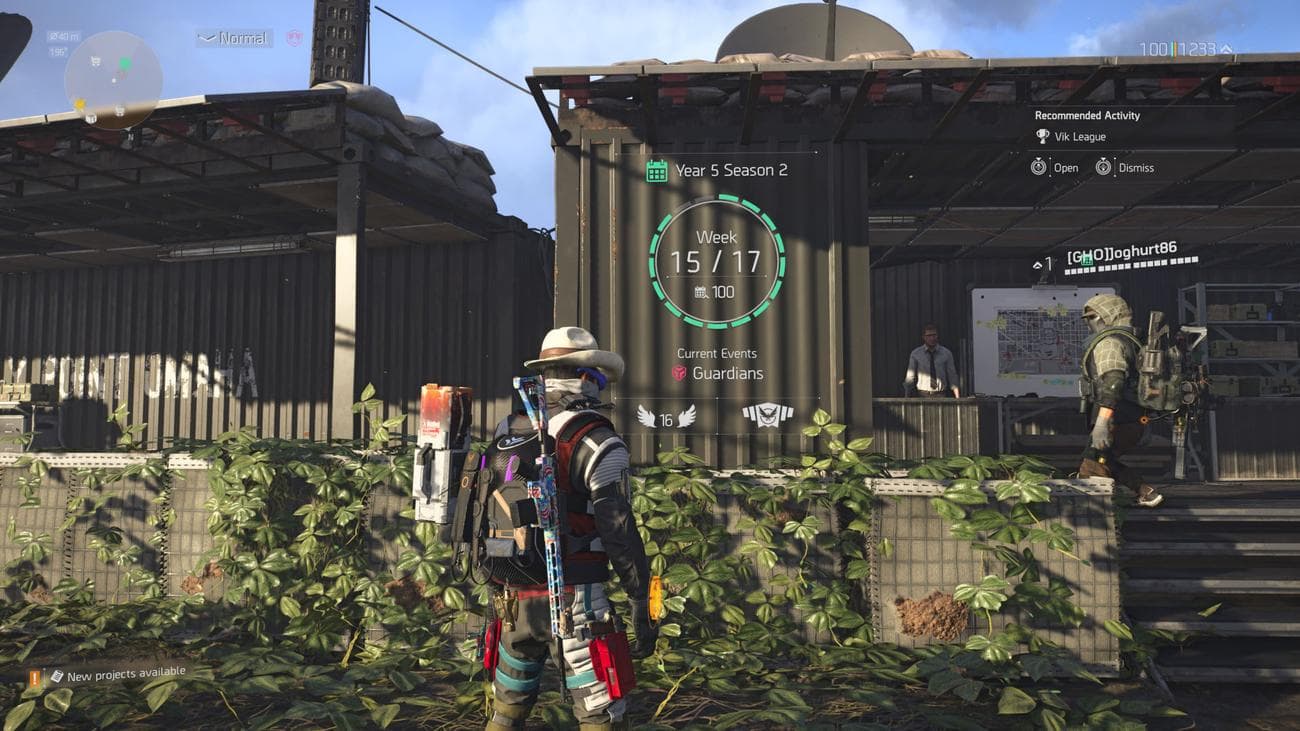Click the Vik League trophy icon
Viewport: 1300px width, 731px height.
tap(1042, 136)
